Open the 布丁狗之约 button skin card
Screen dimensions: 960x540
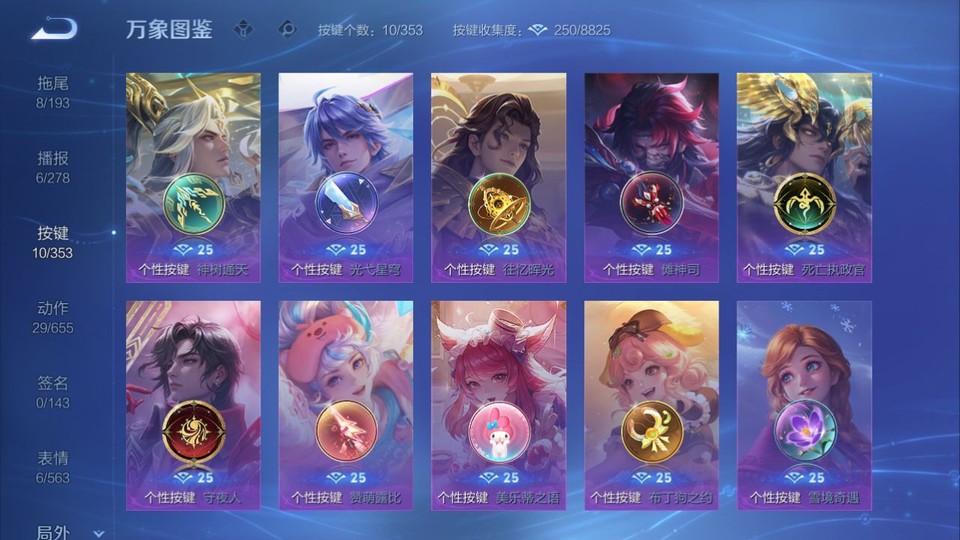pyautogui.click(x=651, y=405)
